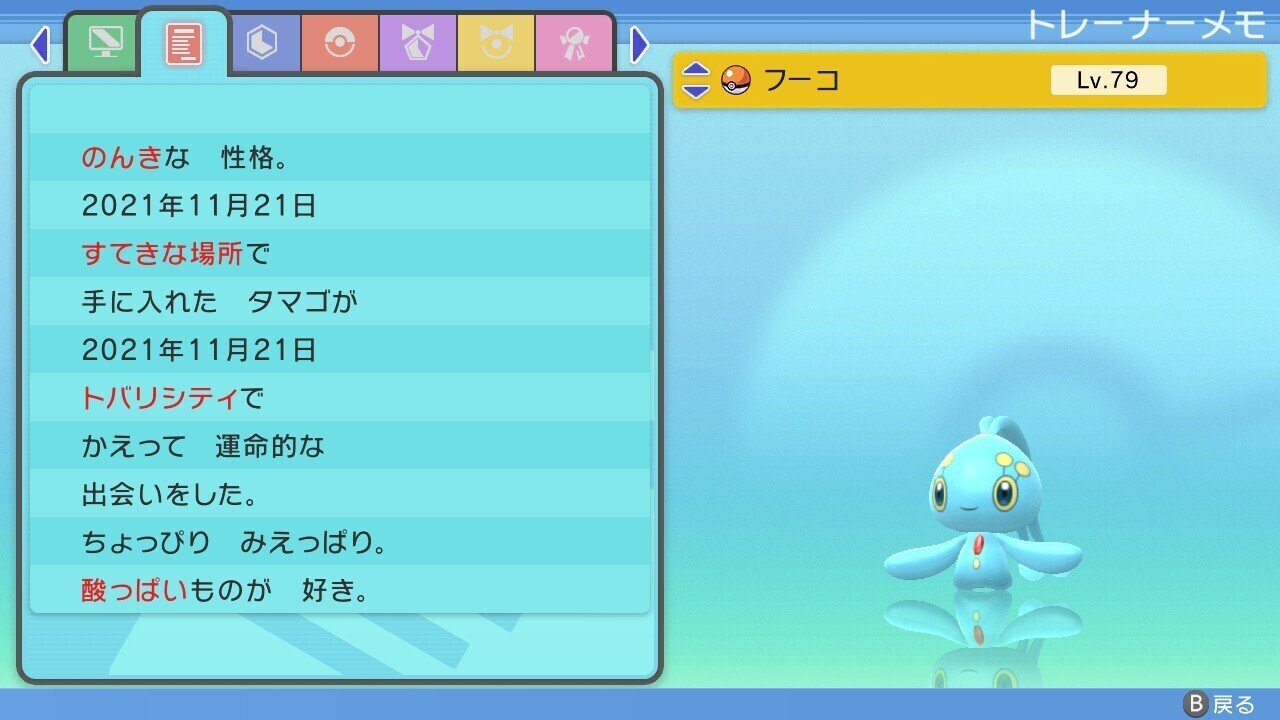1280x720 pixels.
Task: Click the left arrow to change pages
Action: [40, 45]
